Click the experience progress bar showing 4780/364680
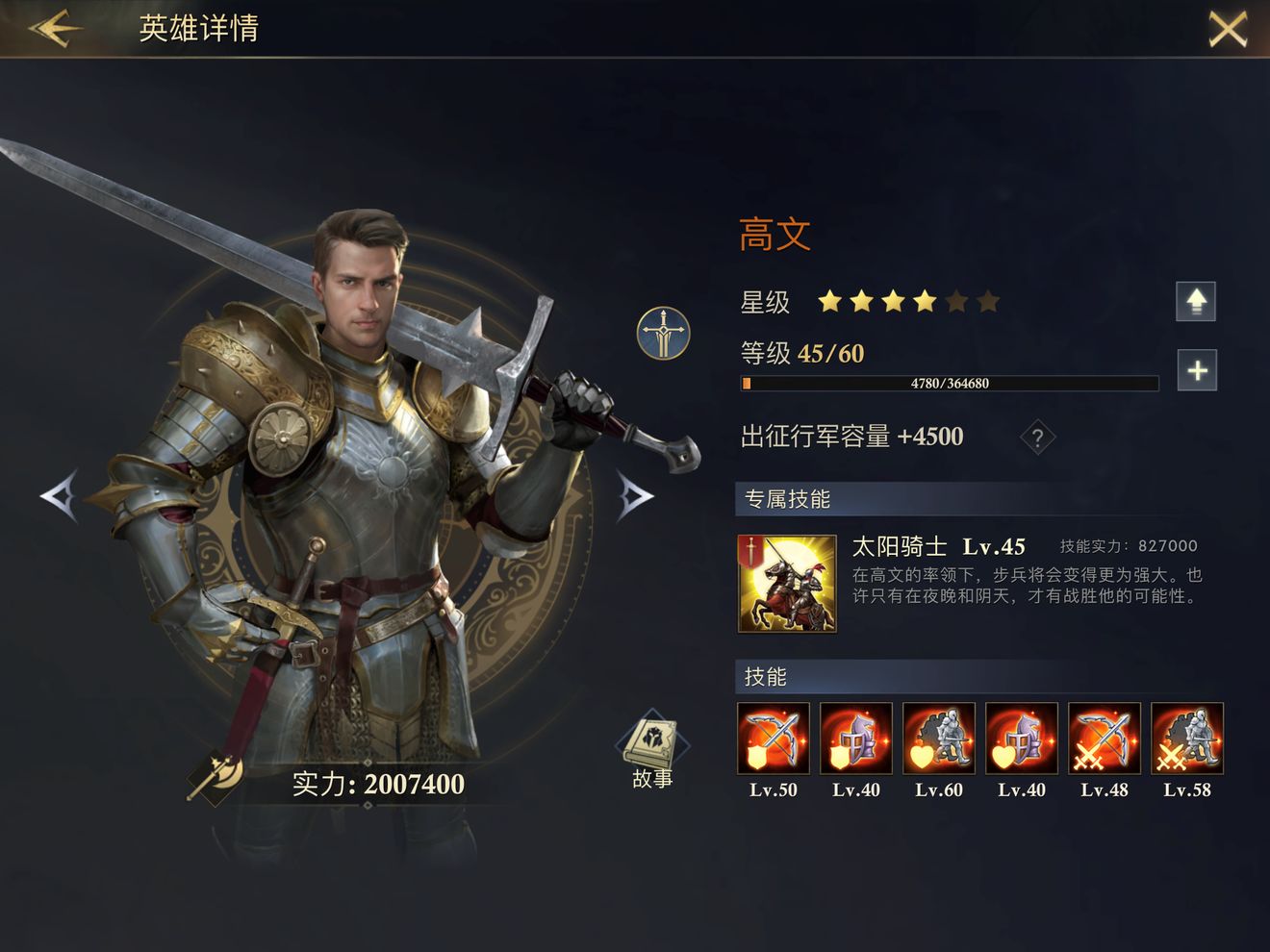 click(950, 383)
